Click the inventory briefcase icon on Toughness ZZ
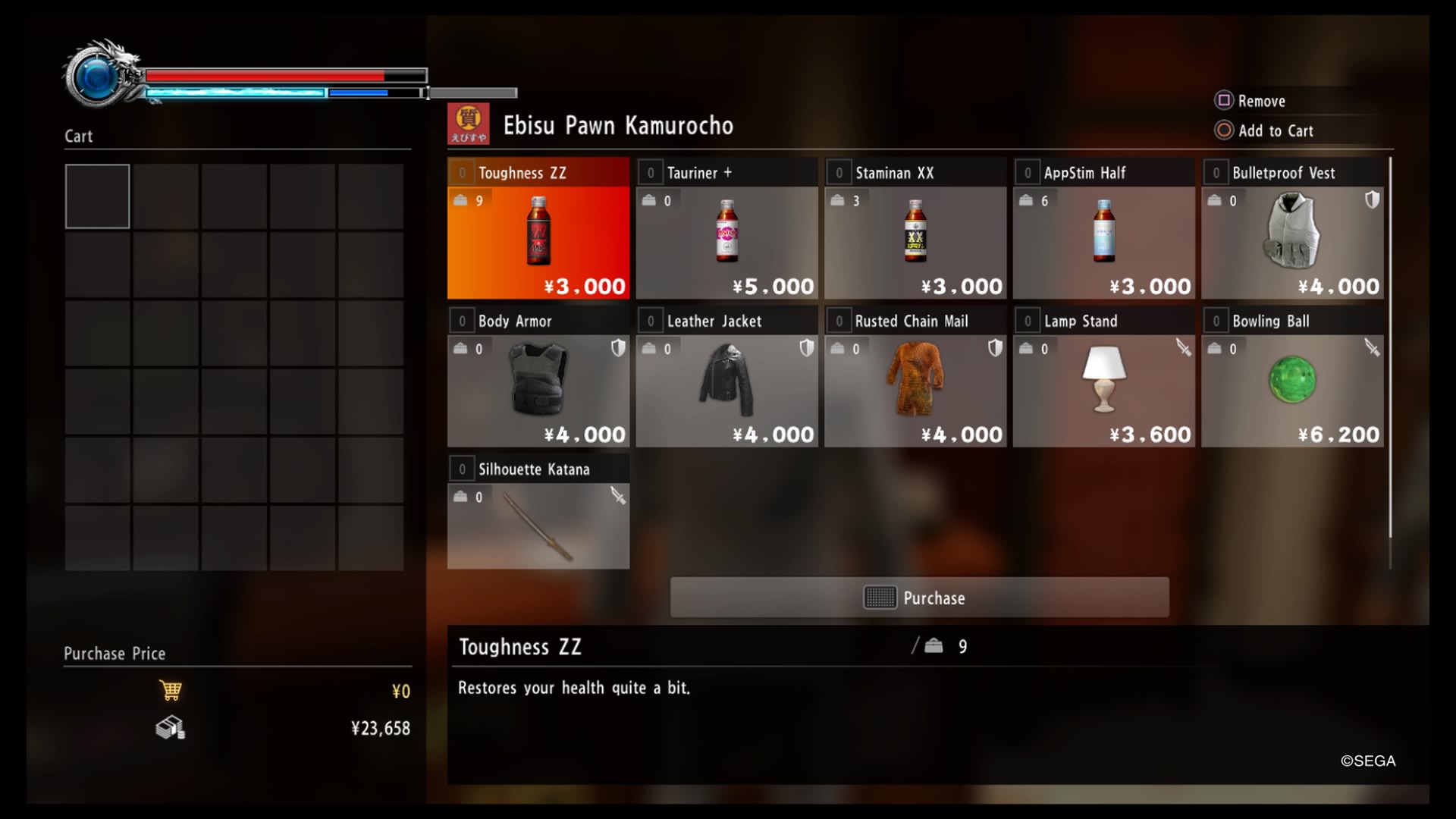Screen dimensions: 1456x819 click(x=460, y=200)
